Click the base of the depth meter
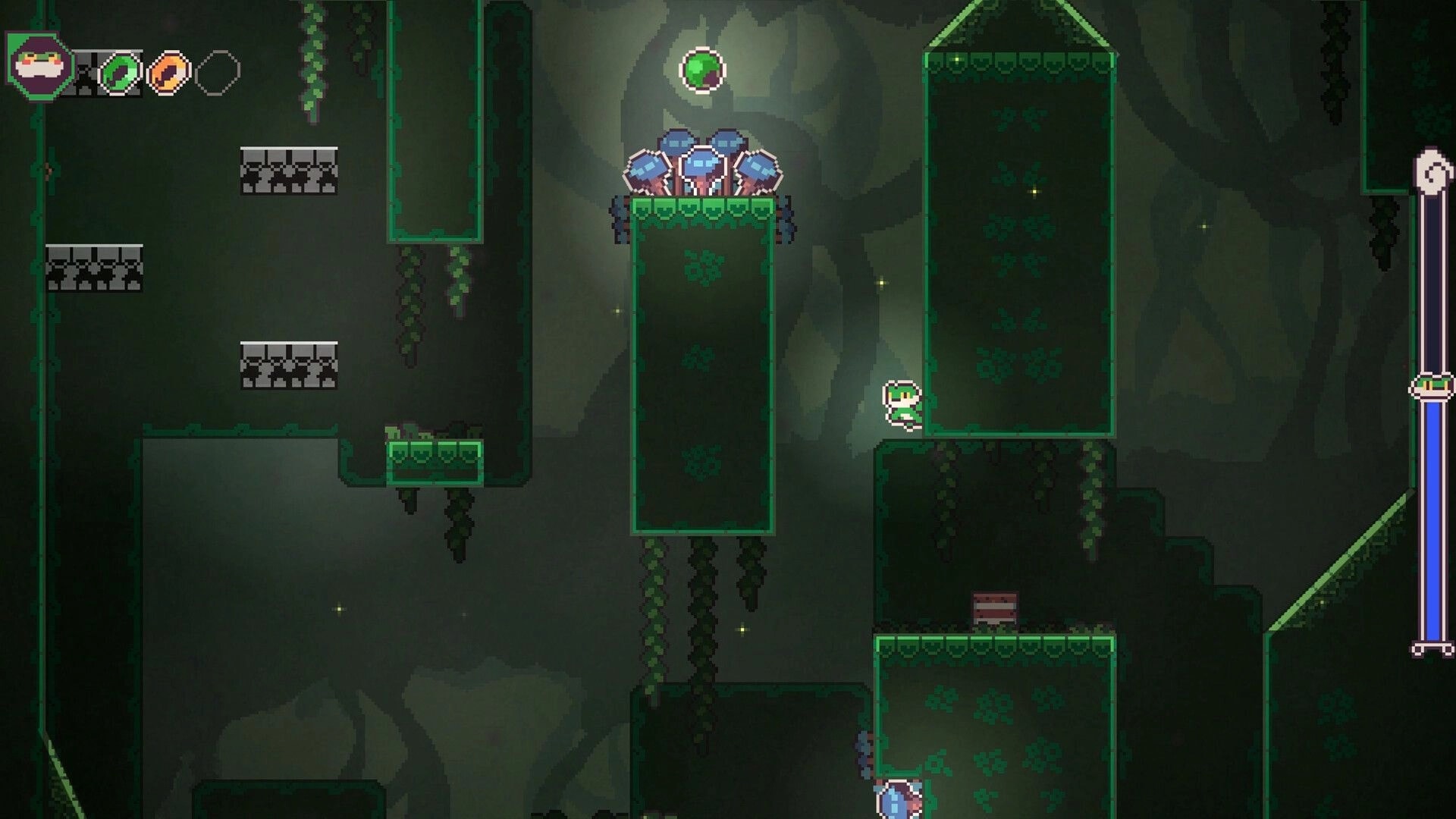The height and width of the screenshot is (819, 1456). [x=1432, y=648]
